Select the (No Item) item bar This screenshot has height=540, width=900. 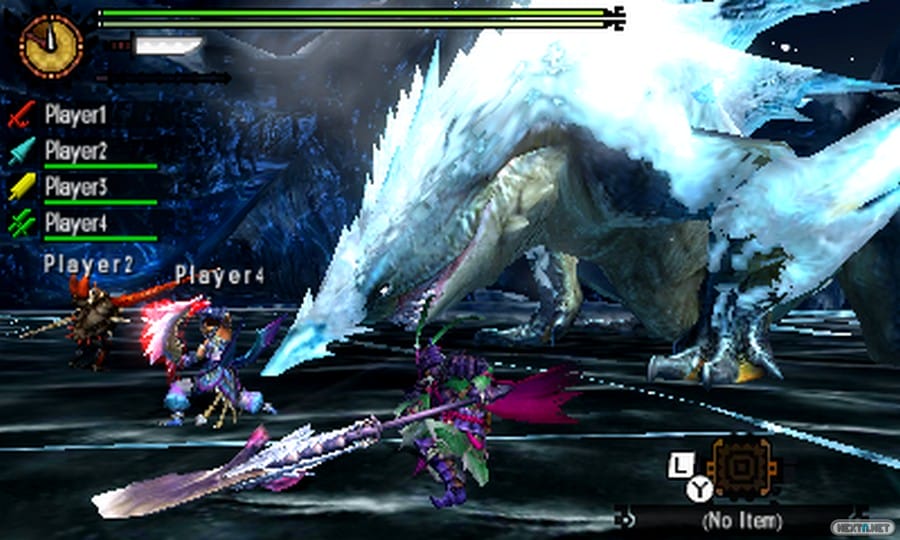pyautogui.click(x=740, y=520)
